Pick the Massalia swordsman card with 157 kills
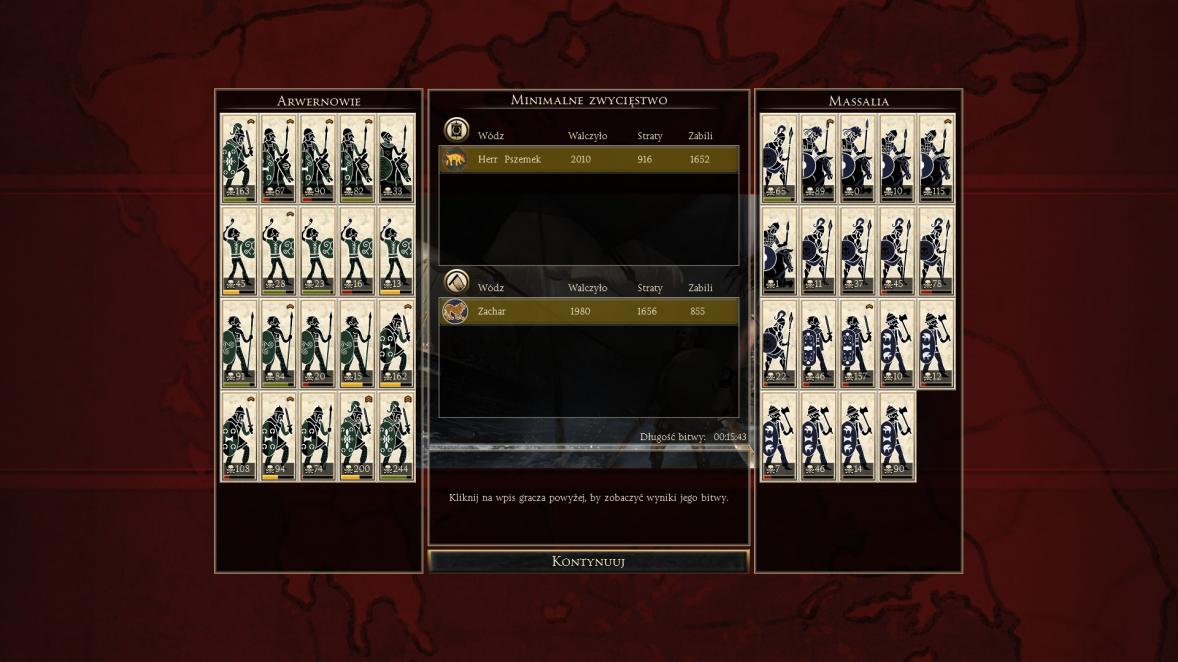 coord(857,344)
